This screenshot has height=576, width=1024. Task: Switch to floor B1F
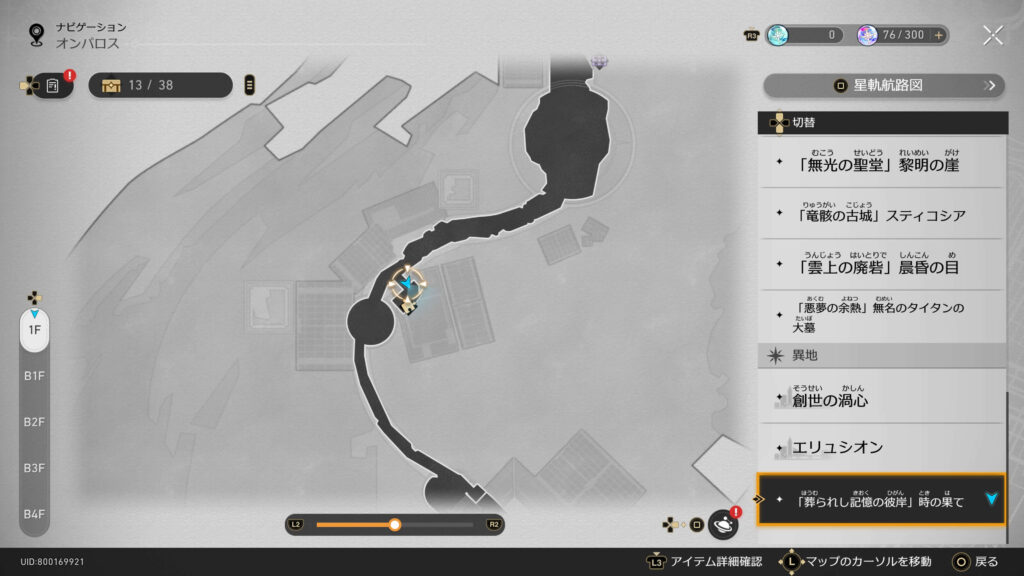pyautogui.click(x=34, y=376)
